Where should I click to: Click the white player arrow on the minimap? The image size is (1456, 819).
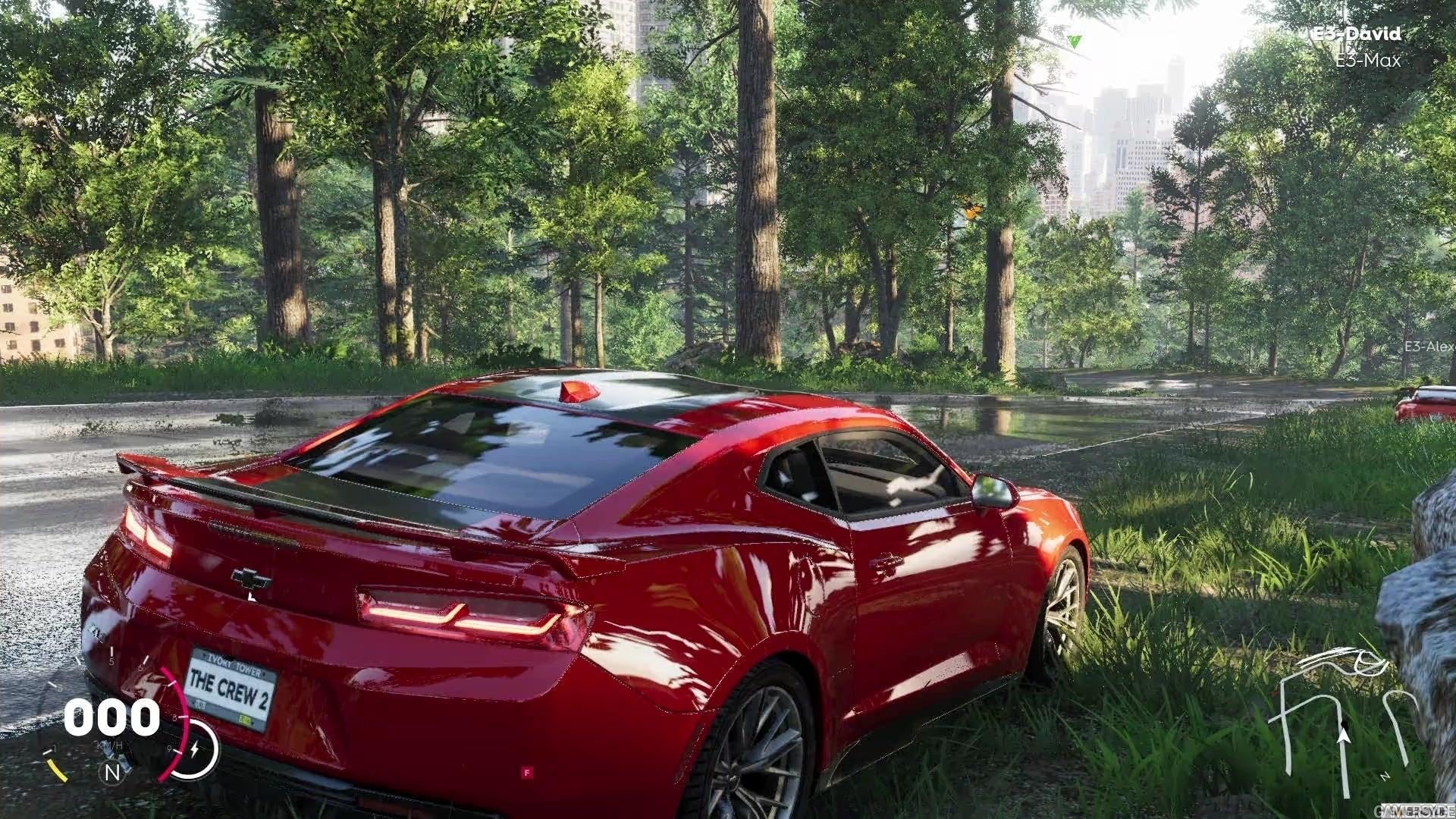tap(1344, 735)
